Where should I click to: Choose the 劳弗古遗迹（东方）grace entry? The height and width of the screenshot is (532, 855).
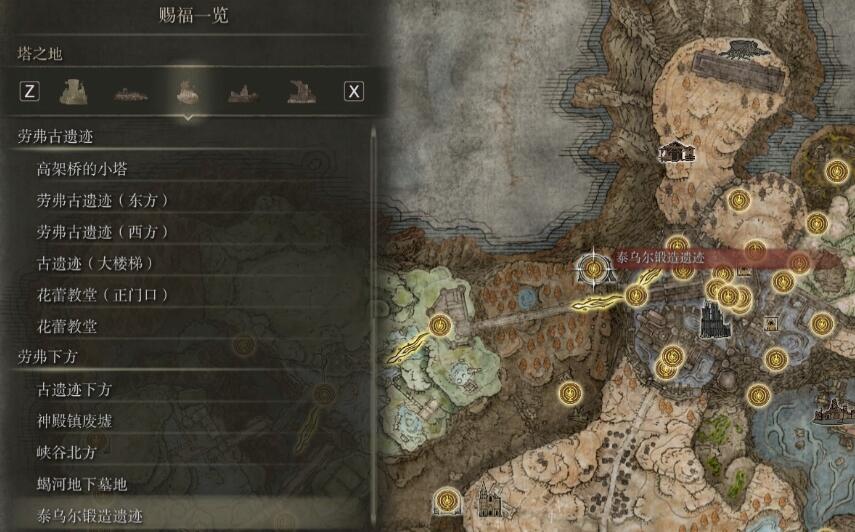[102, 200]
